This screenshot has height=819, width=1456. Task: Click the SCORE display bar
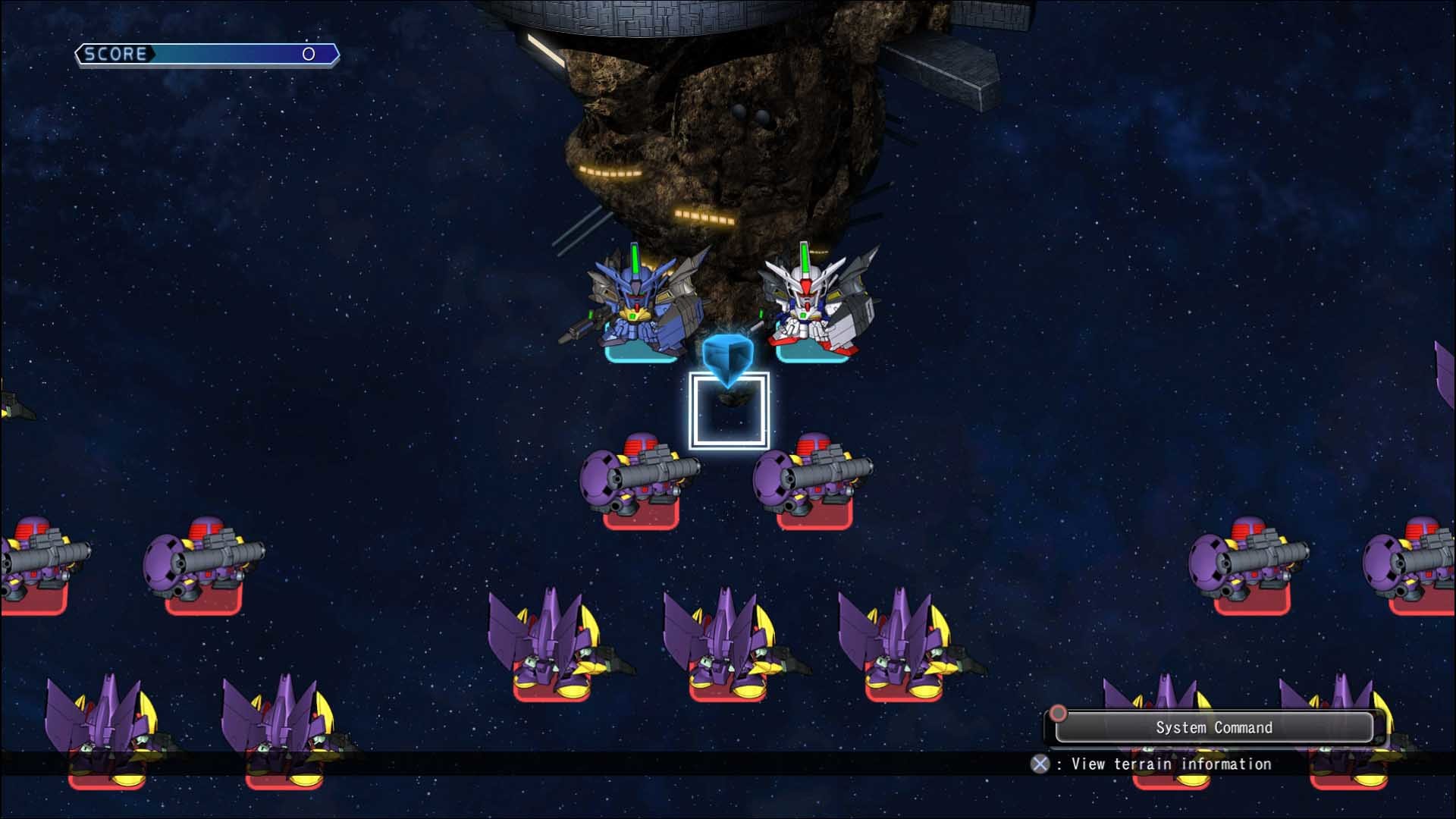coord(205,54)
